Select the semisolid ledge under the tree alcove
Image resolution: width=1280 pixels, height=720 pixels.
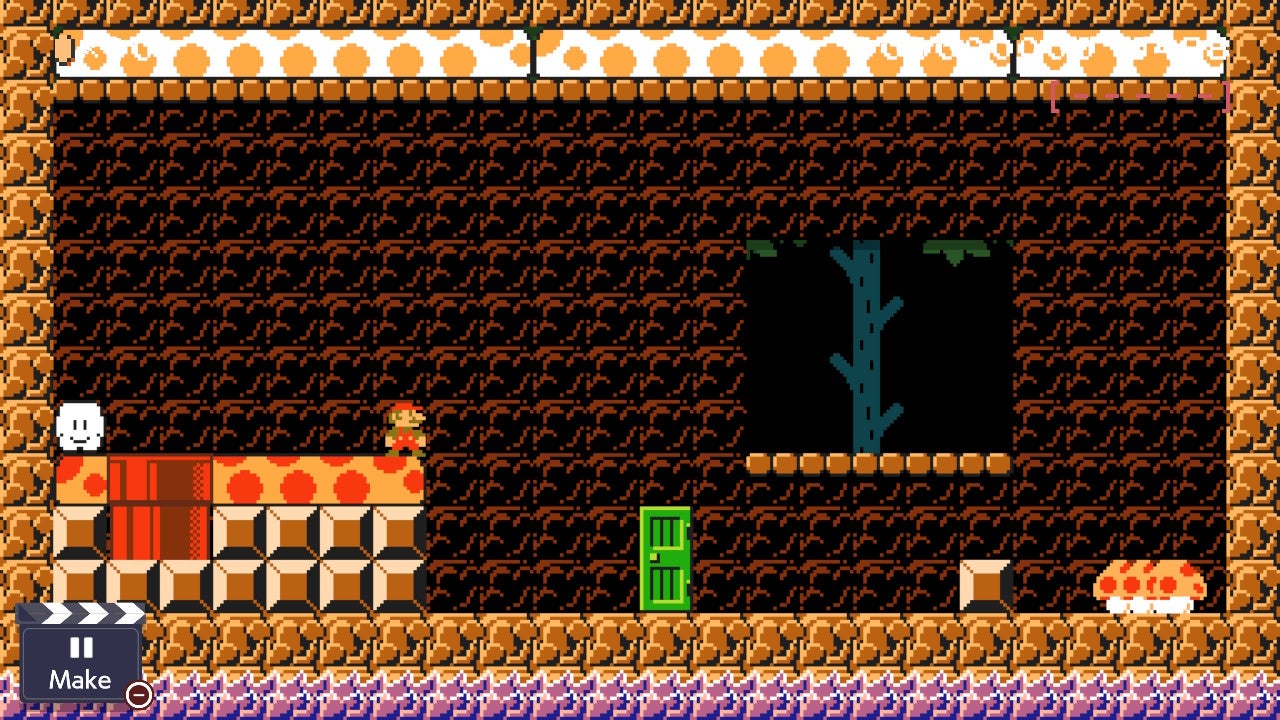point(880,465)
